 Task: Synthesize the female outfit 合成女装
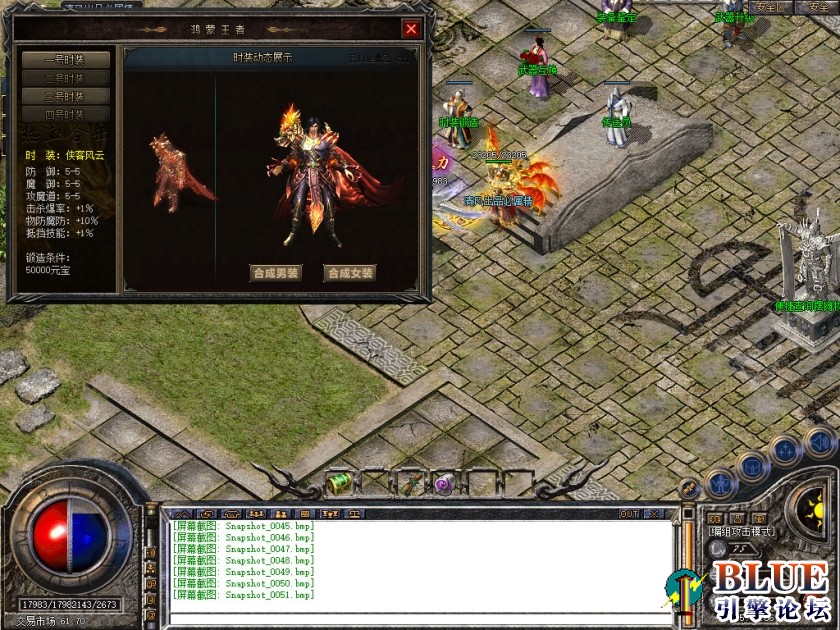pyautogui.click(x=350, y=273)
